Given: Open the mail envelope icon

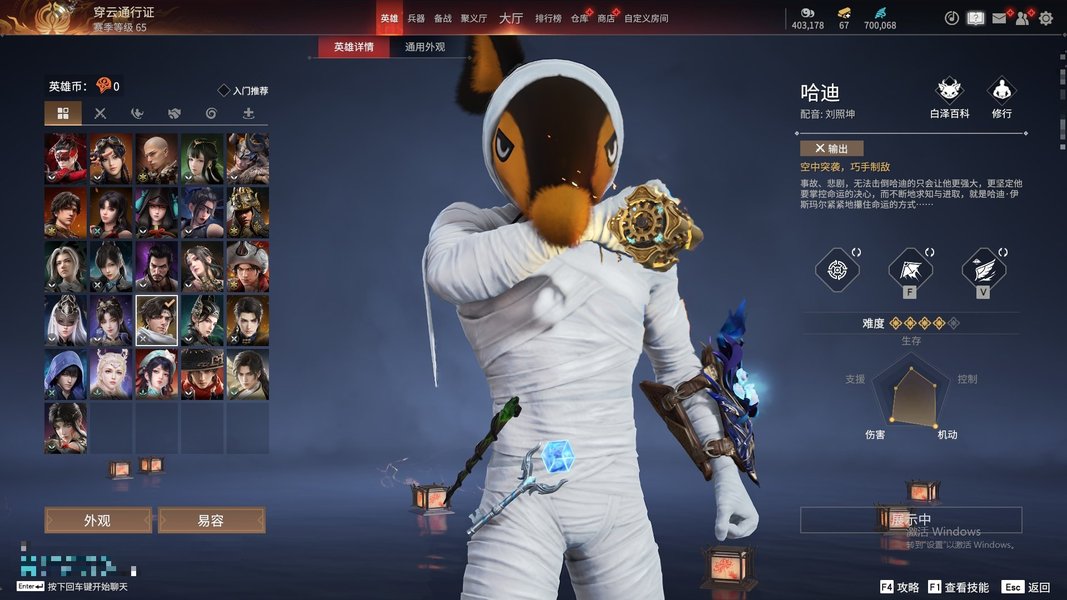Looking at the screenshot, I should point(999,18).
